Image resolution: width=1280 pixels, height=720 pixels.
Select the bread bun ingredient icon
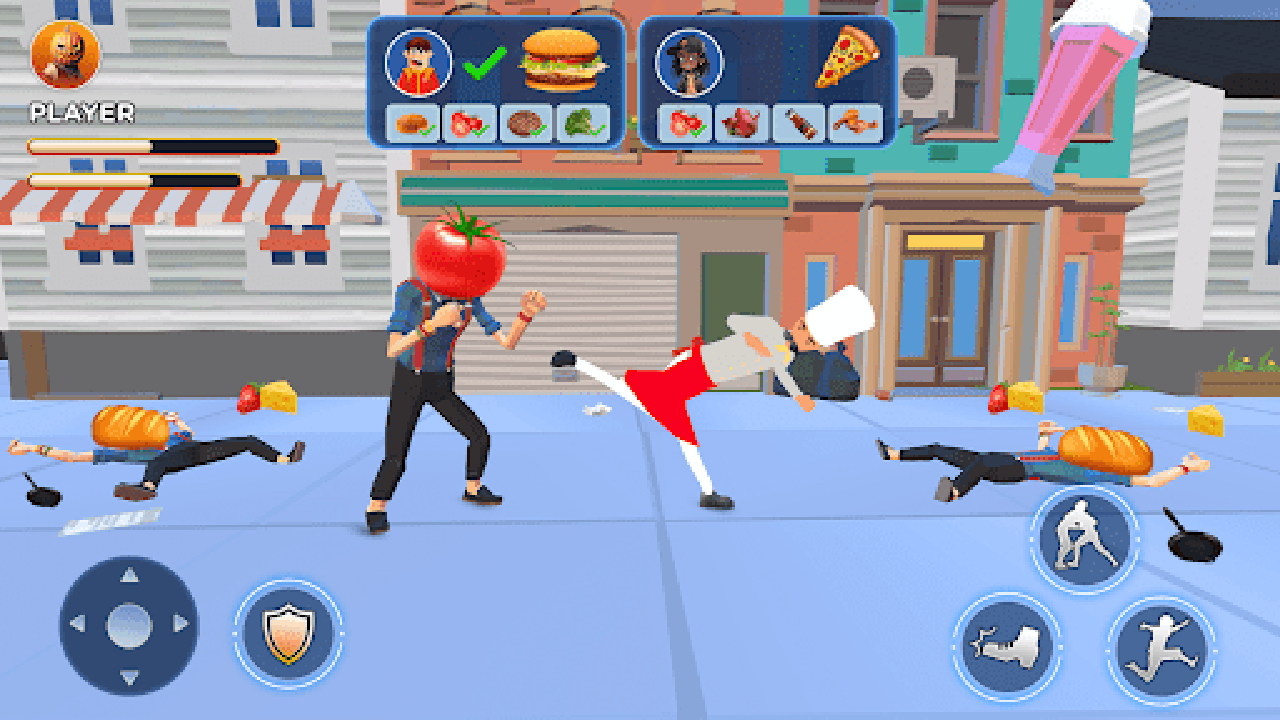pos(410,123)
